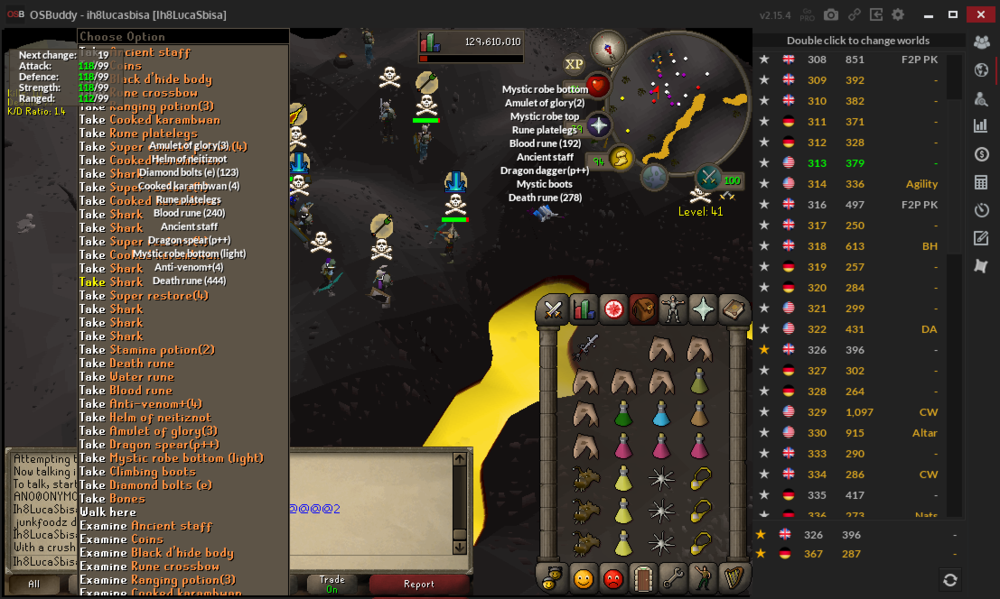Screen dimensions: 1000x599
Task: Select world 329 in the world list
Action: (x=817, y=412)
